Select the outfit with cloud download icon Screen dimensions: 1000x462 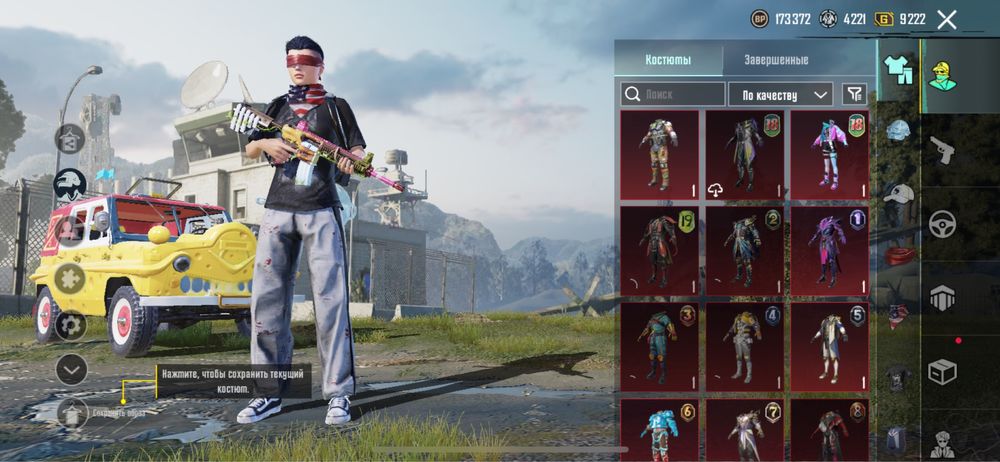tap(745, 155)
